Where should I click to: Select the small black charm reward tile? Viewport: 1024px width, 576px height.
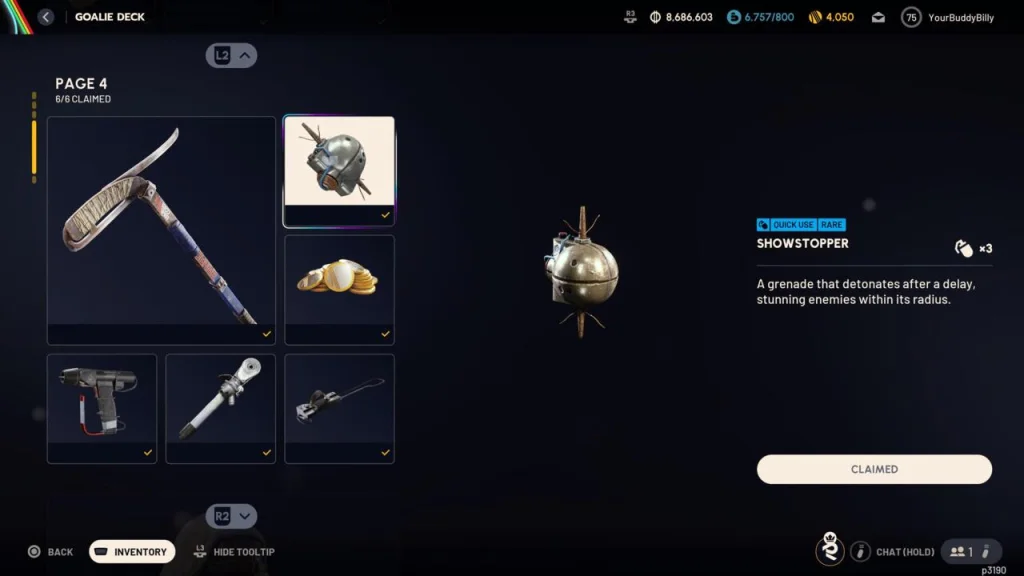[x=339, y=408]
